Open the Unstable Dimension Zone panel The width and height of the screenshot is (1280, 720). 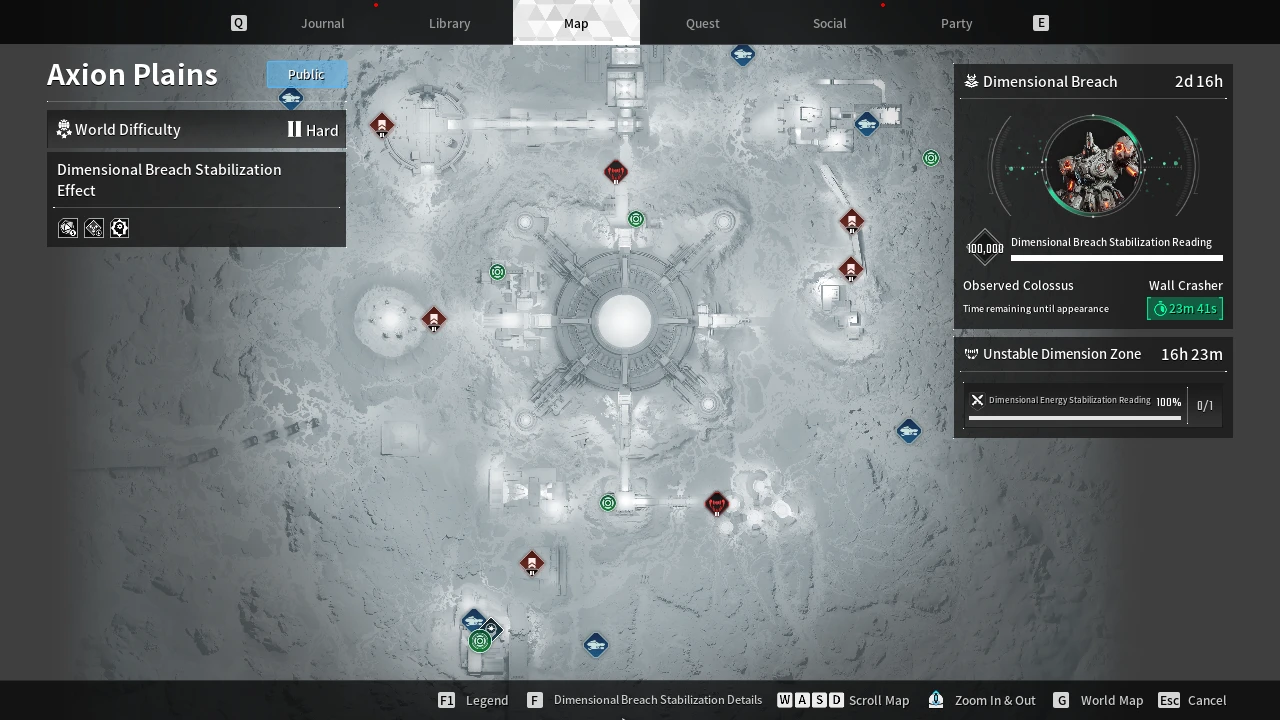tap(1092, 354)
